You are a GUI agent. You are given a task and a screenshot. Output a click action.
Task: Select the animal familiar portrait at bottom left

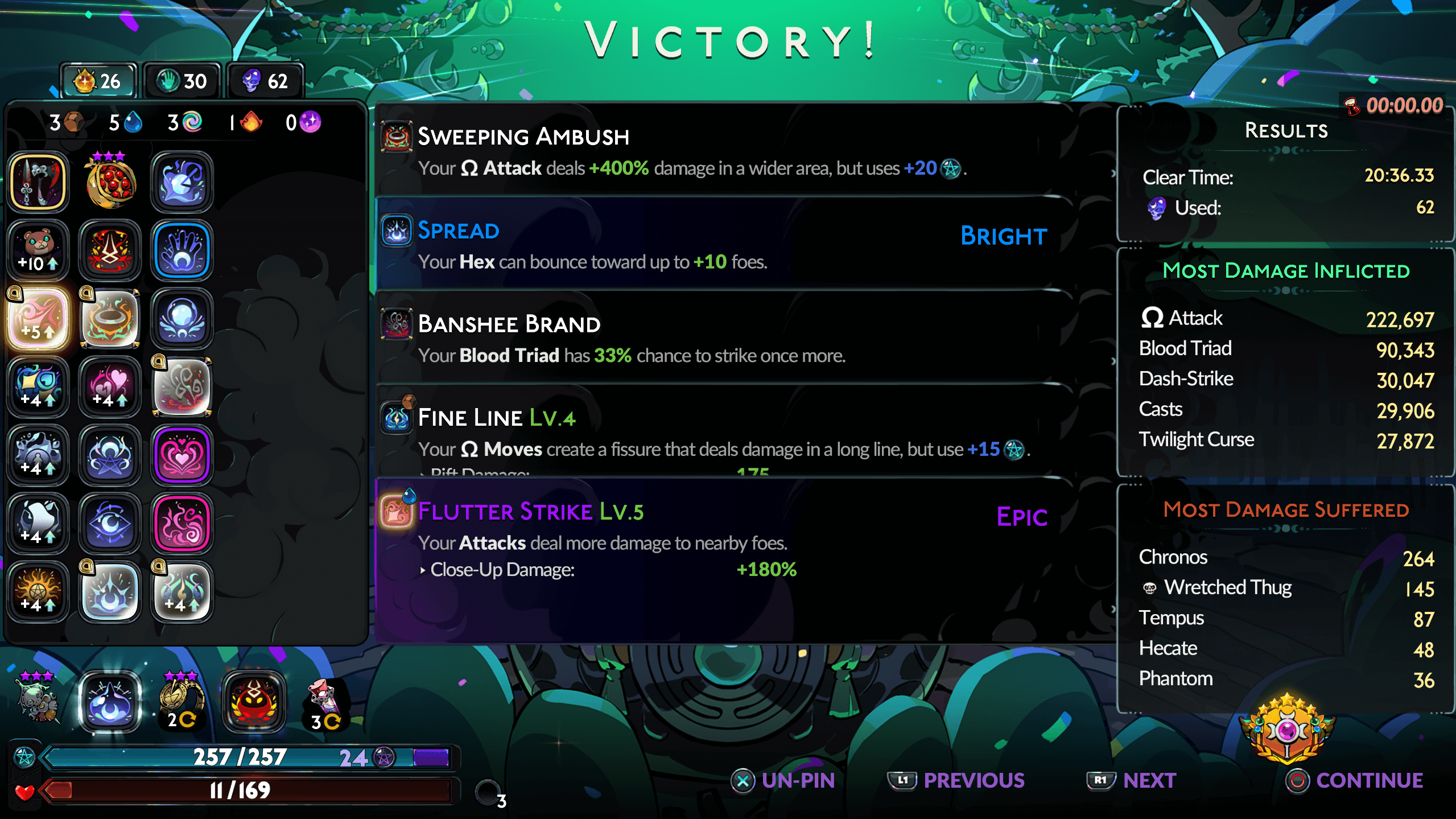(x=35, y=701)
